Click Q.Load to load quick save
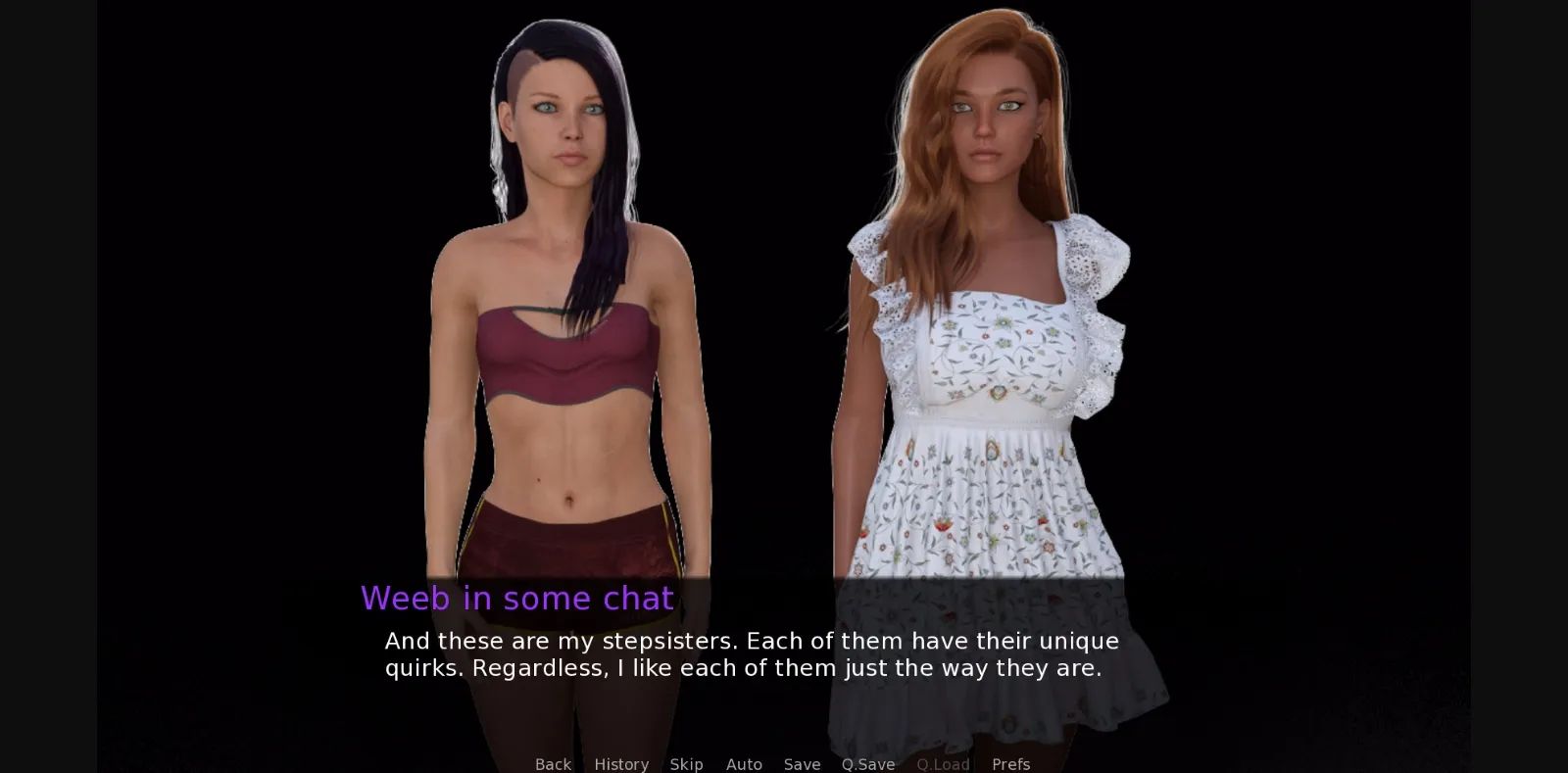Viewport: 1568px width, 773px height. coord(942,764)
